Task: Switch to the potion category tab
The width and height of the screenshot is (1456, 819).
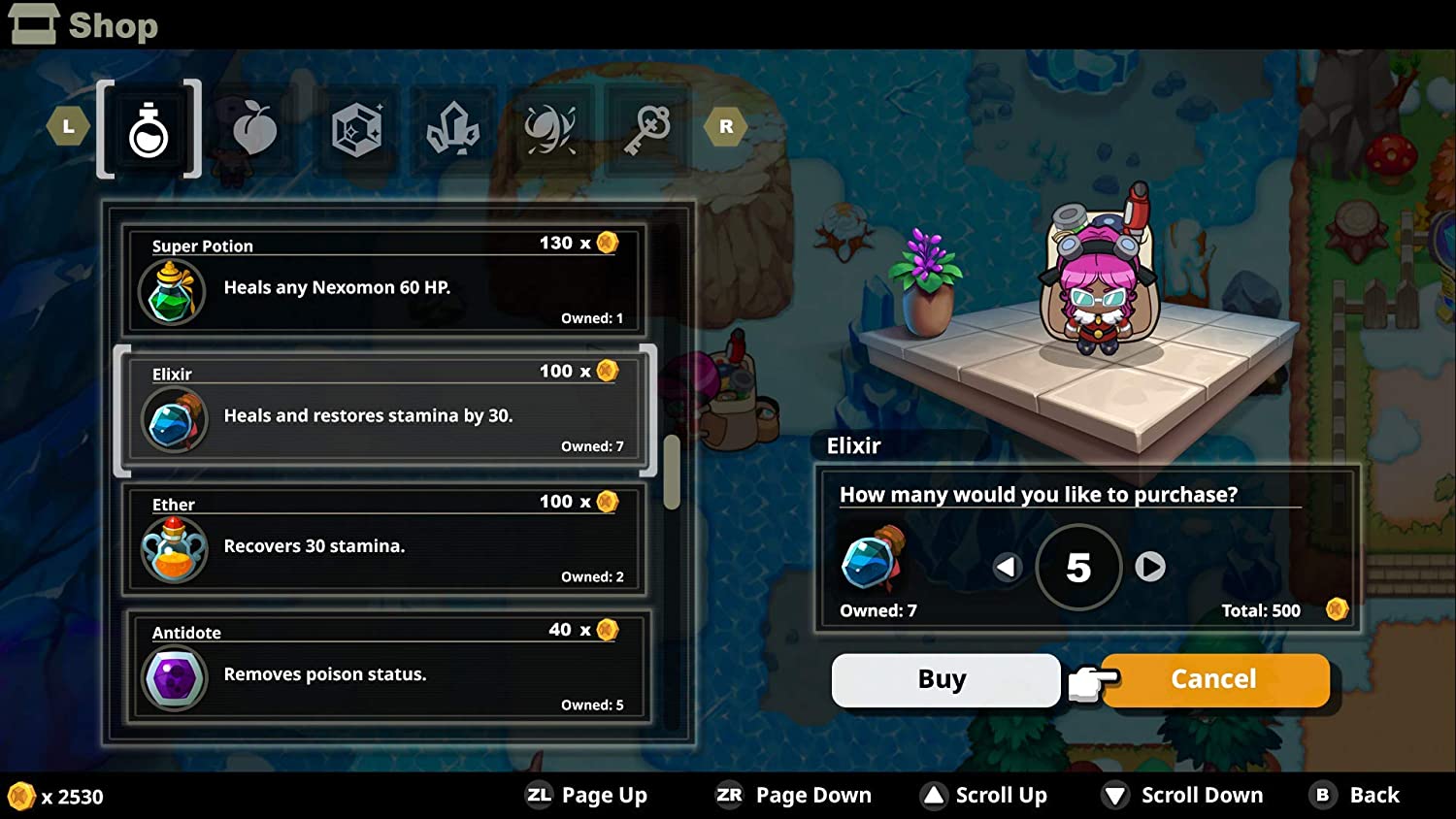Action: pyautogui.click(x=149, y=129)
